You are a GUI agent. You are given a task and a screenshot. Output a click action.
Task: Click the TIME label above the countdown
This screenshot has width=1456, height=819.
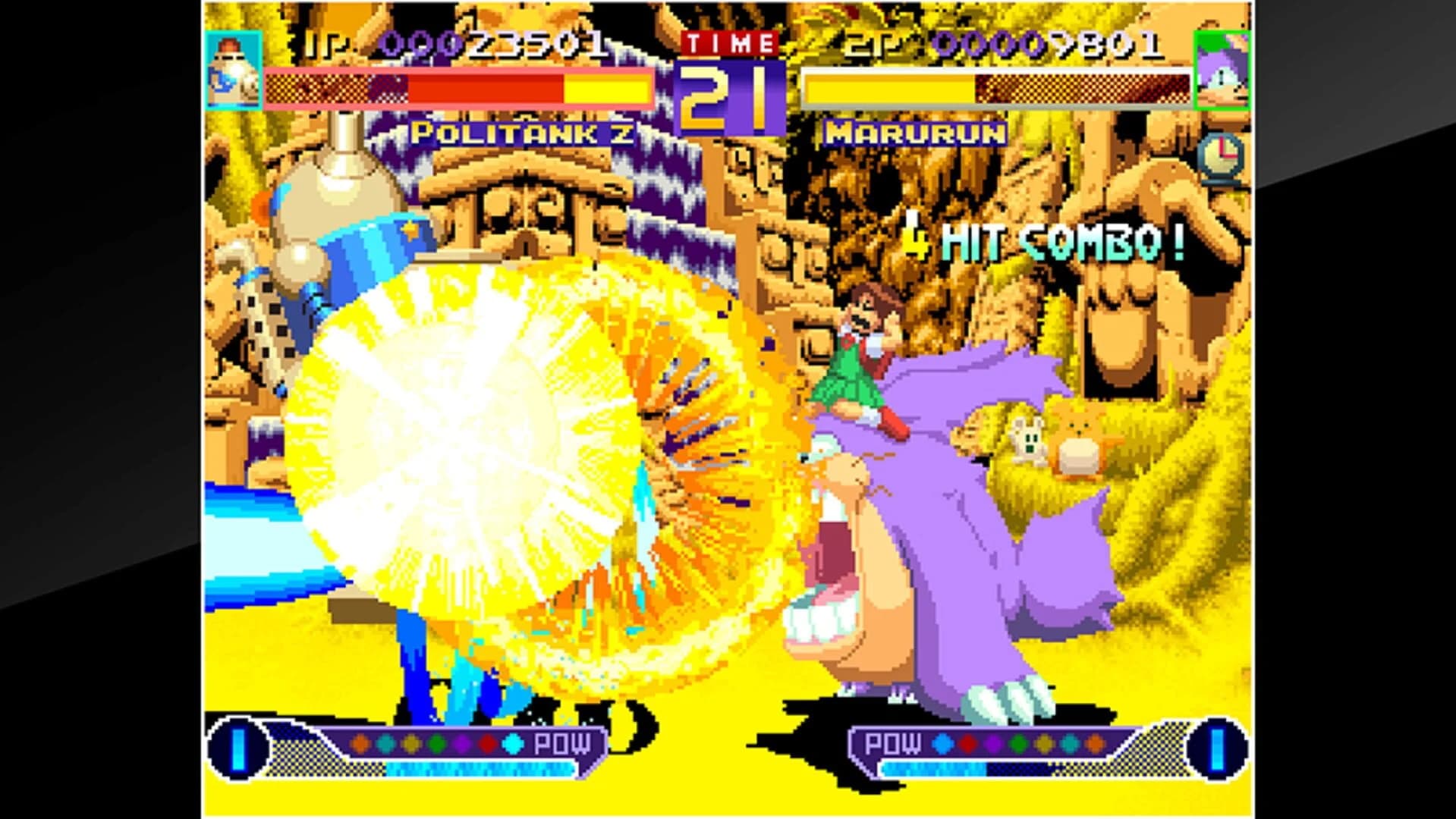(729, 42)
